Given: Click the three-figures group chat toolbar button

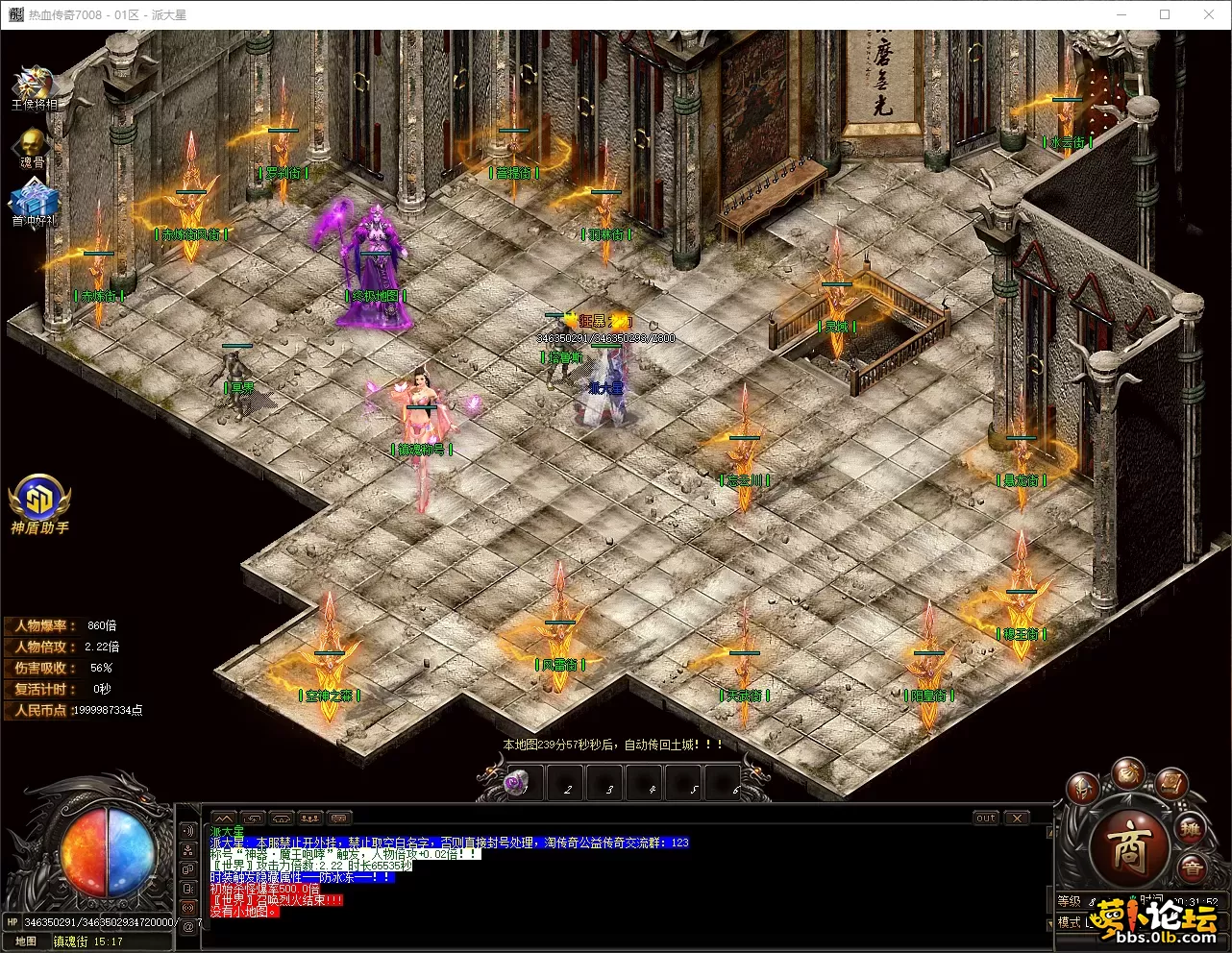Looking at the screenshot, I should tap(310, 818).
